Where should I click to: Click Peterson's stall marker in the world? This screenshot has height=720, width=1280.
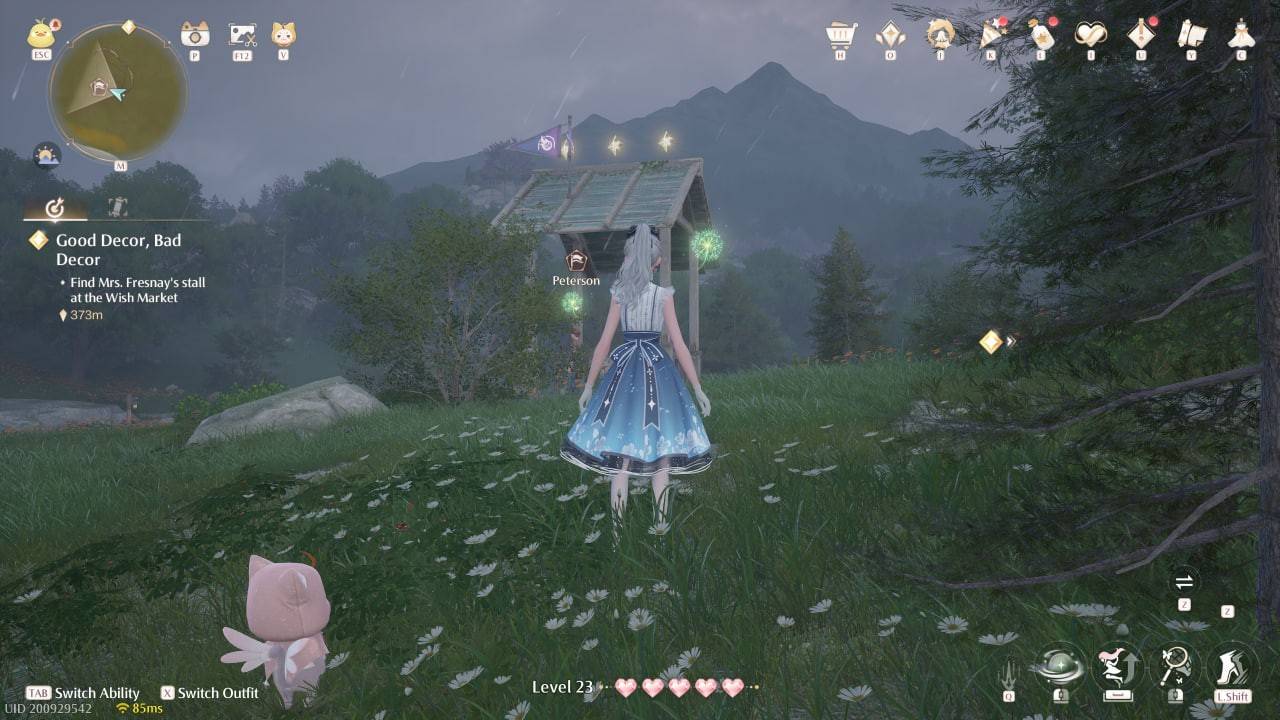pos(576,263)
